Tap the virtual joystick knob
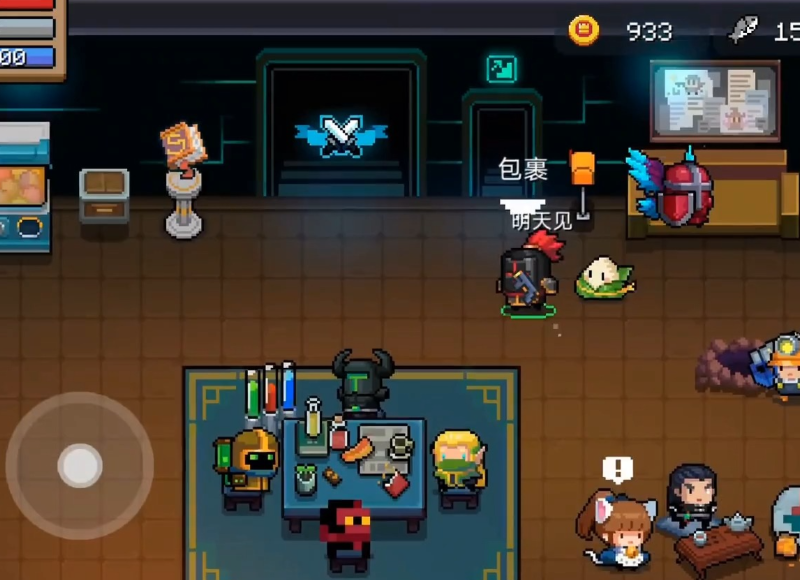This screenshot has height=580, width=800. click(x=79, y=465)
